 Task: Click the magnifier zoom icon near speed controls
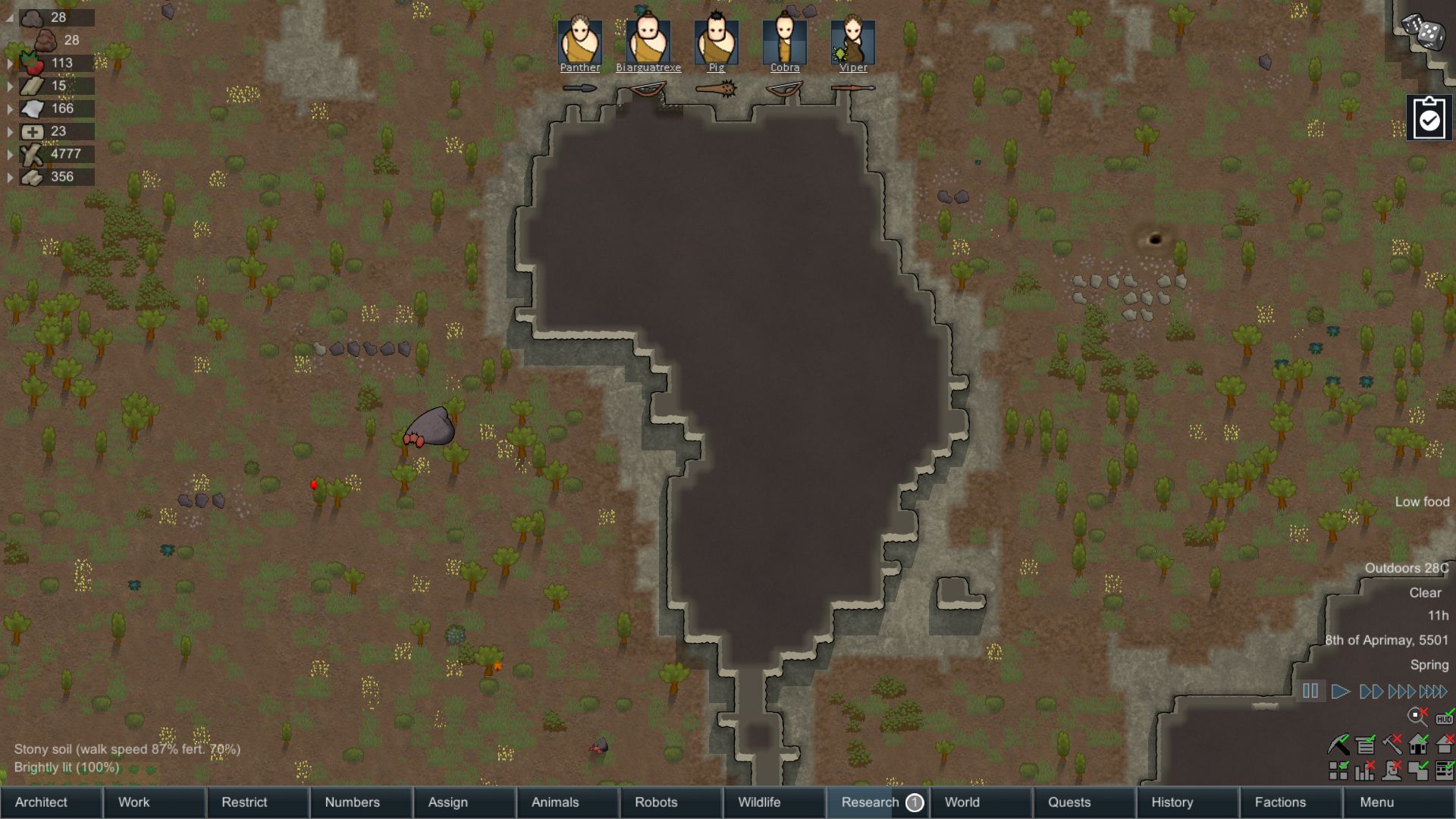click(1415, 714)
